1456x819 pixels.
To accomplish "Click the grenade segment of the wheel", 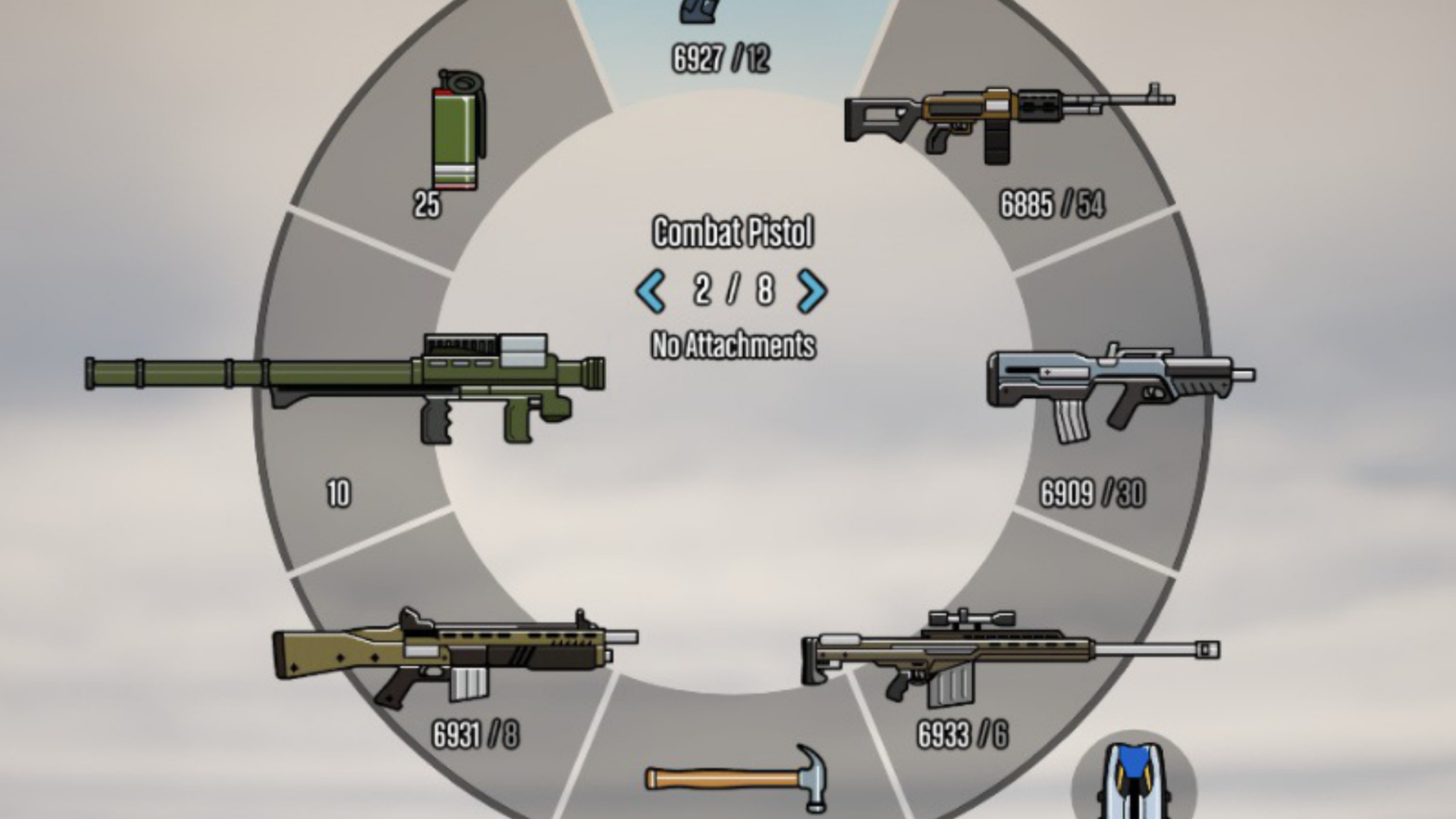I will (456, 152).
